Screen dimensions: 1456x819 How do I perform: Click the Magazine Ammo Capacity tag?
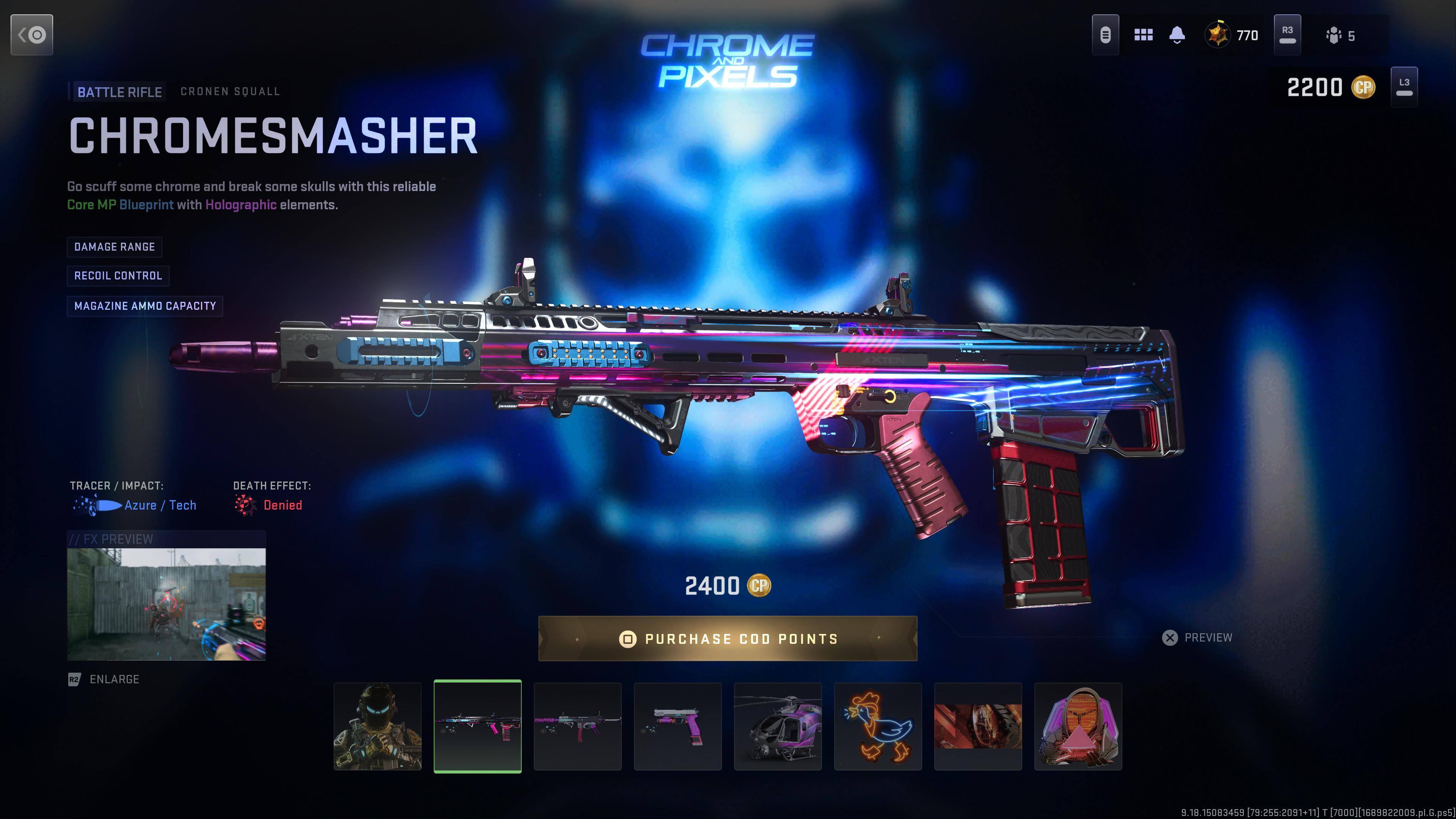145,306
